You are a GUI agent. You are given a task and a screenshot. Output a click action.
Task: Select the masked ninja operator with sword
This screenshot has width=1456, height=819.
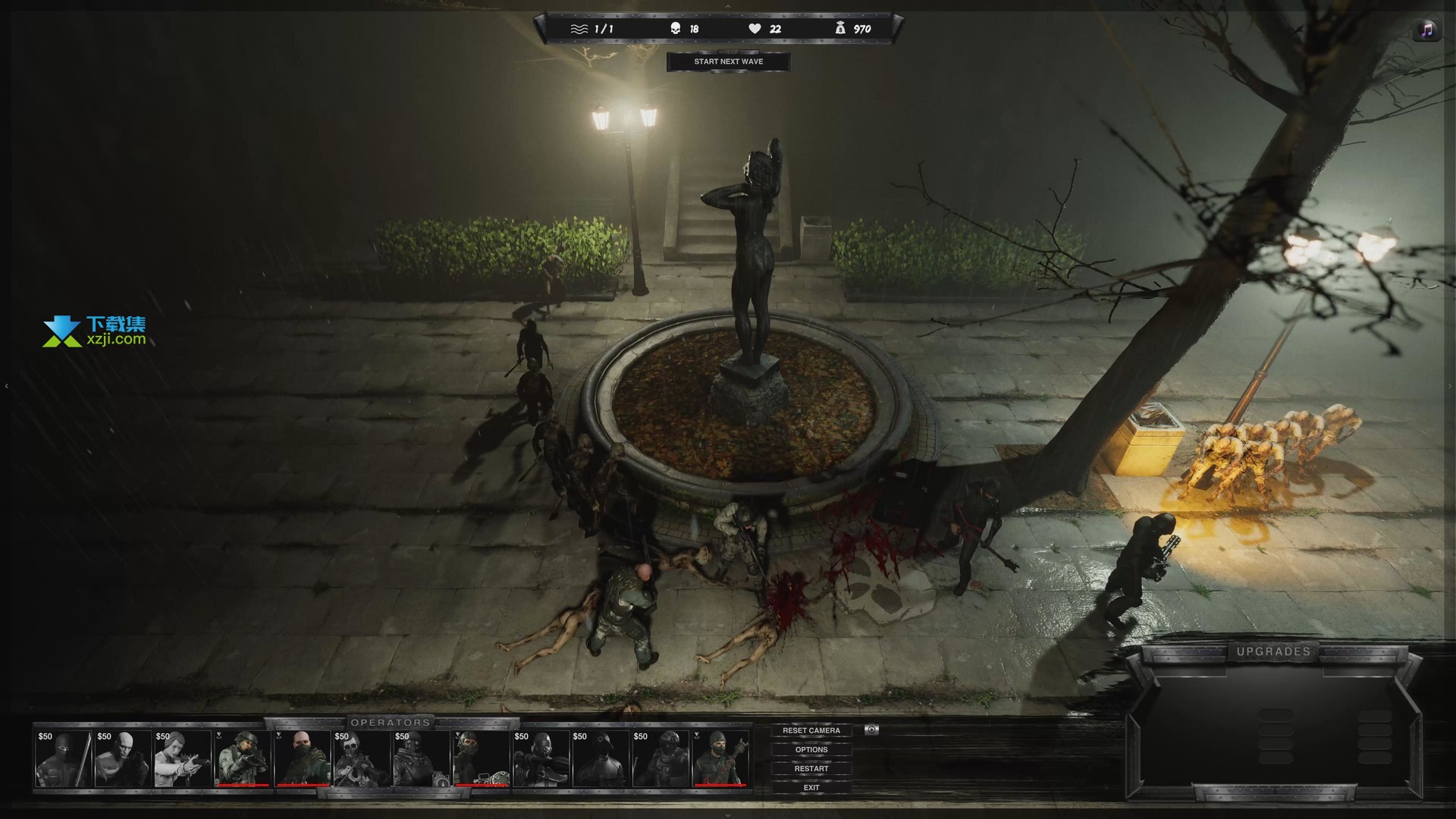[x=64, y=758]
